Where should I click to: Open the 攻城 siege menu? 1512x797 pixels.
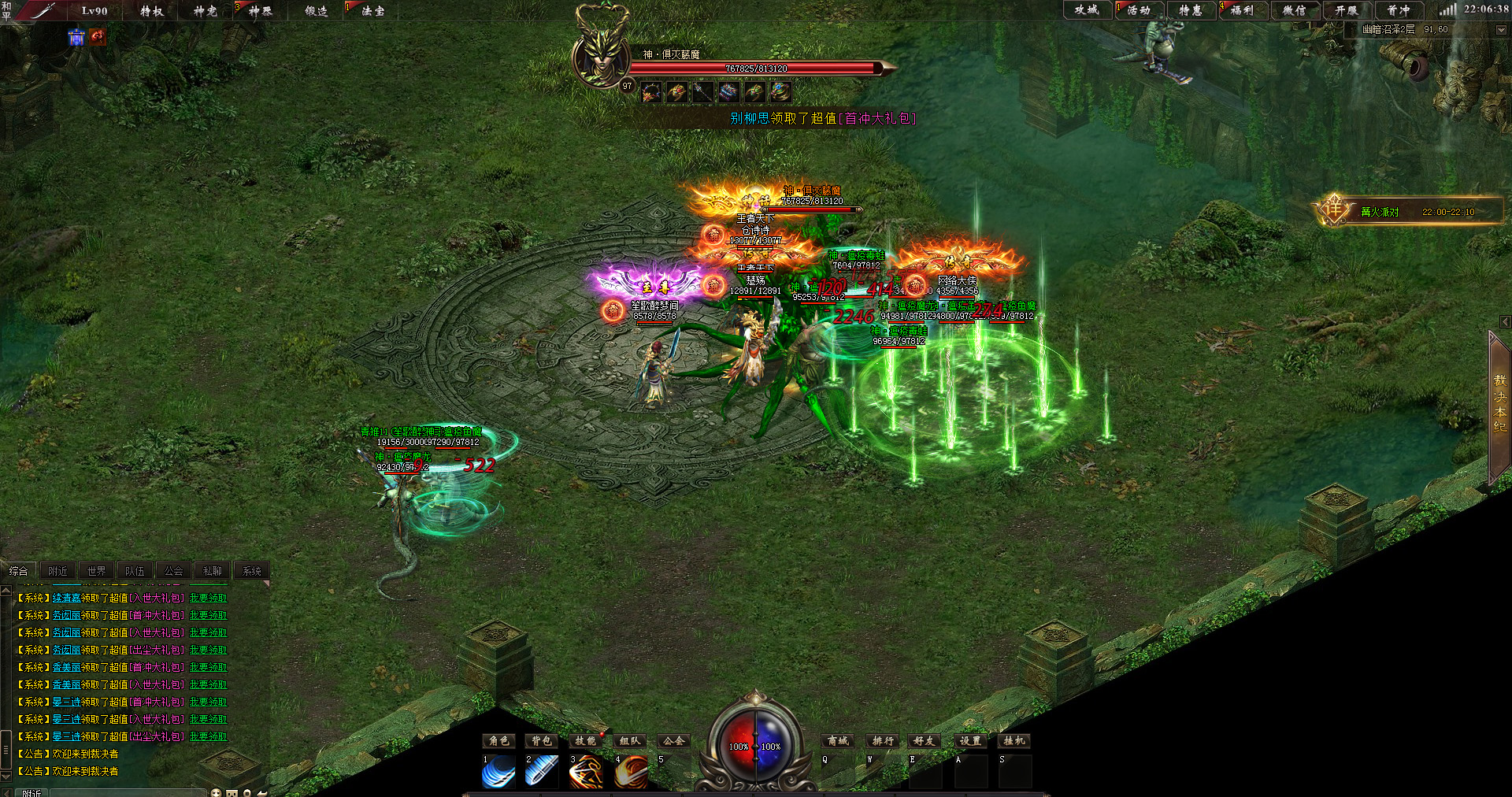coord(1087,10)
